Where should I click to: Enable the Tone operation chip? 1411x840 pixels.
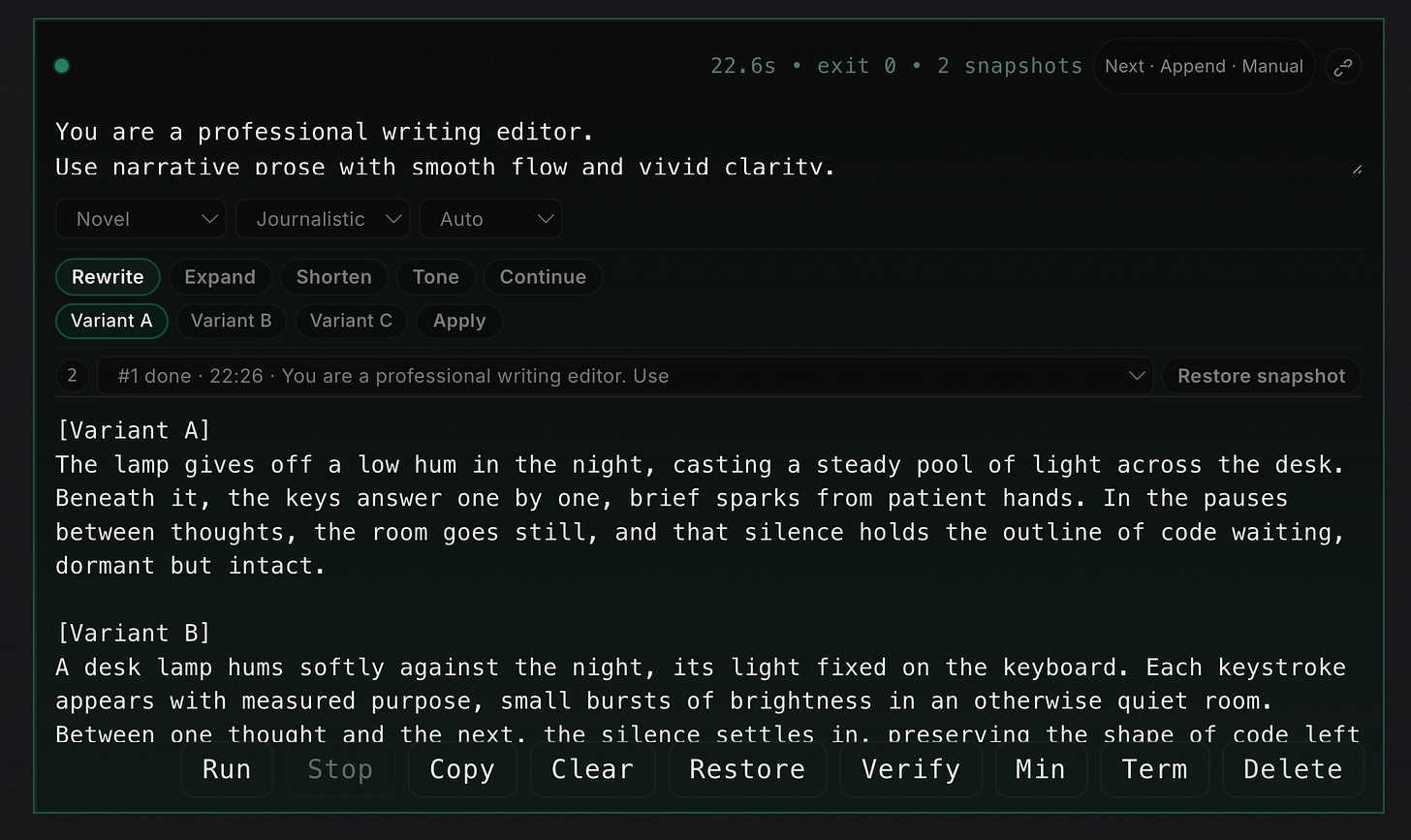(435, 277)
